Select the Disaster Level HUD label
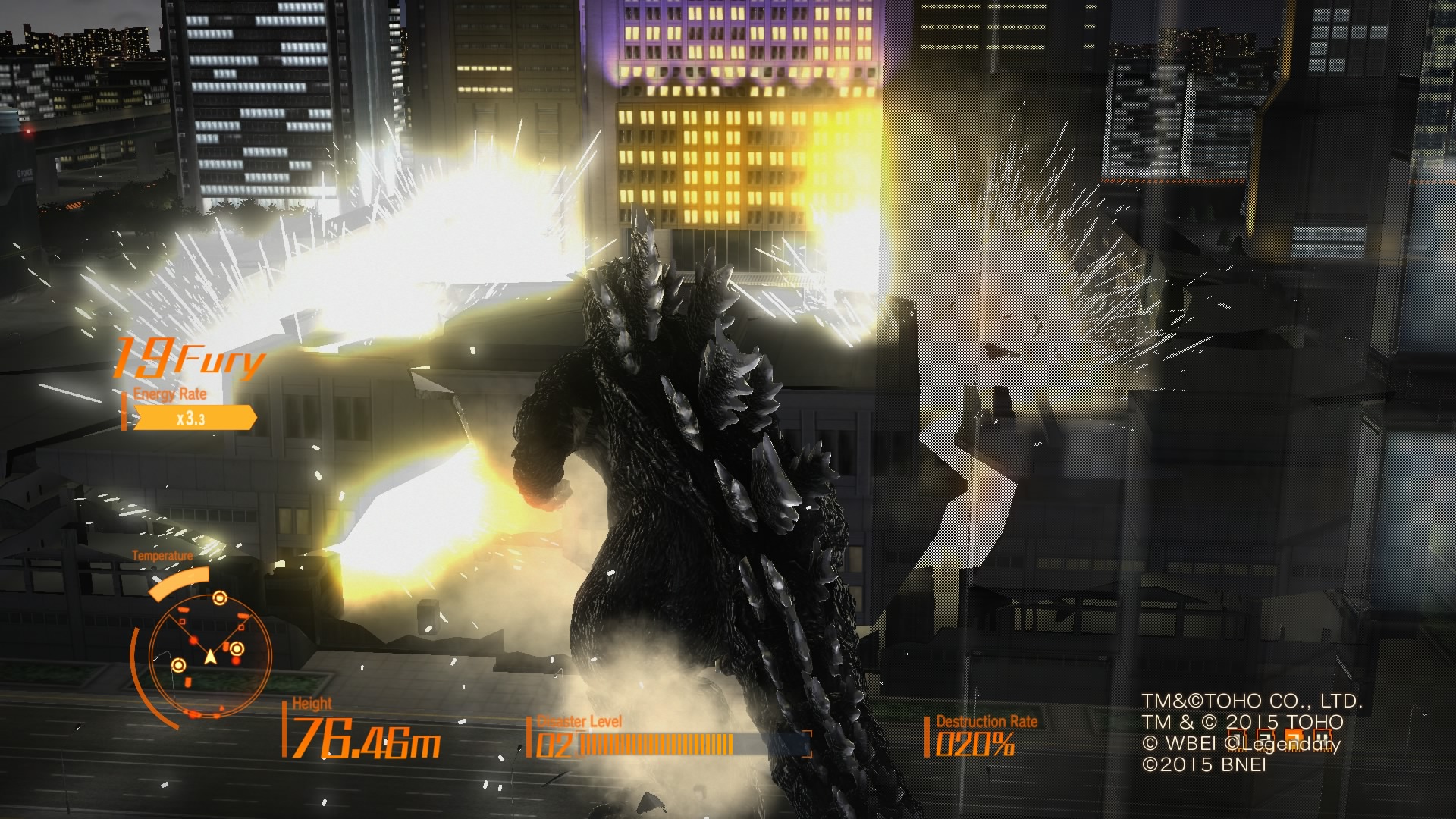Viewport: 1456px width, 819px height. pyautogui.click(x=578, y=722)
